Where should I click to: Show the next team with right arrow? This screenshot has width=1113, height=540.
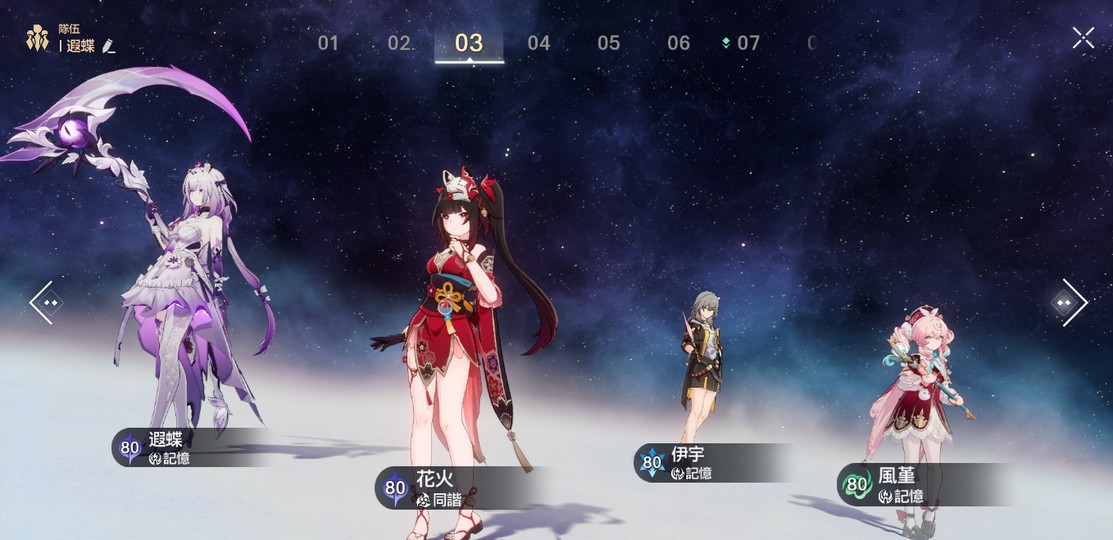tap(1069, 302)
